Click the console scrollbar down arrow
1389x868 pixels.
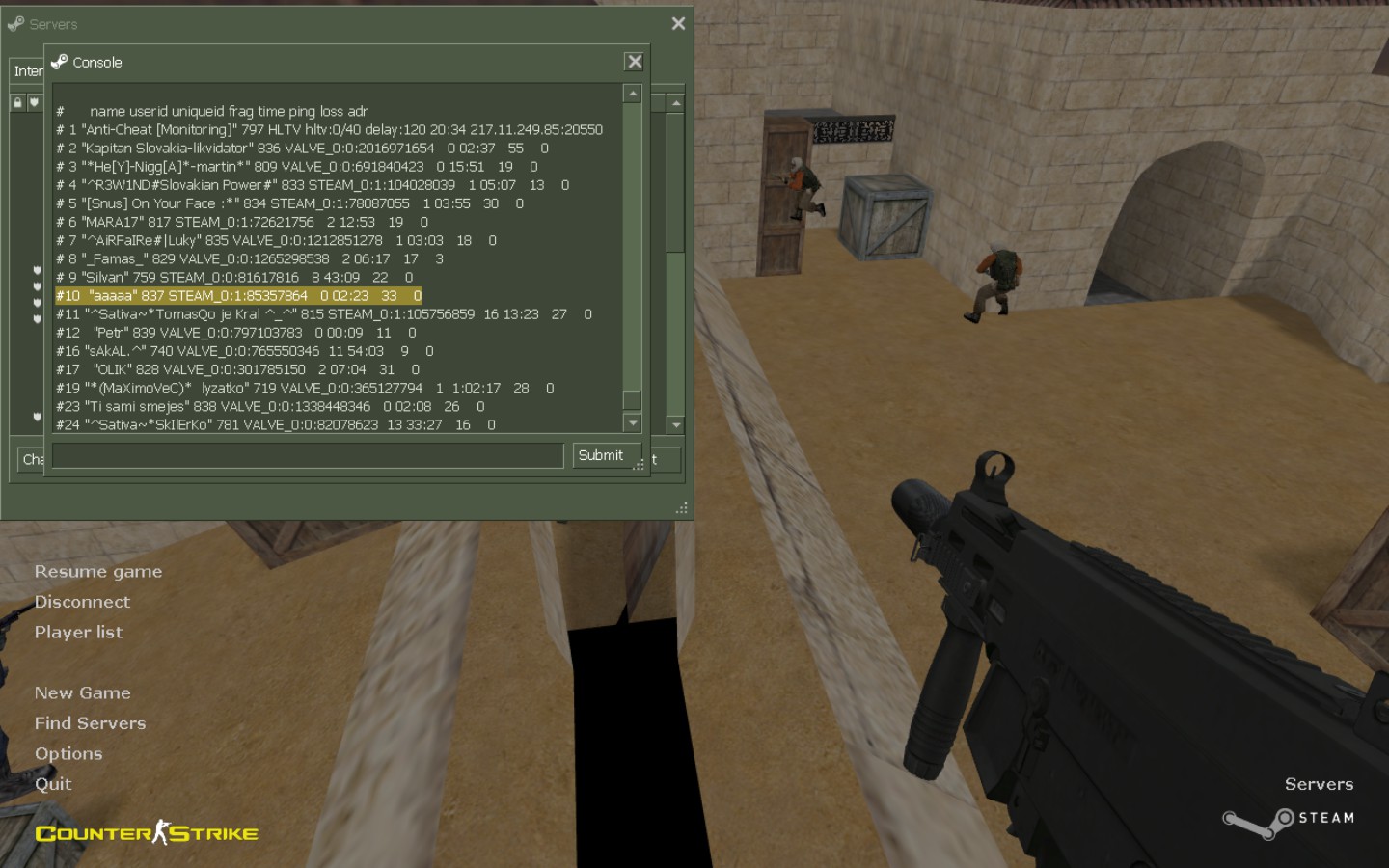(x=632, y=422)
